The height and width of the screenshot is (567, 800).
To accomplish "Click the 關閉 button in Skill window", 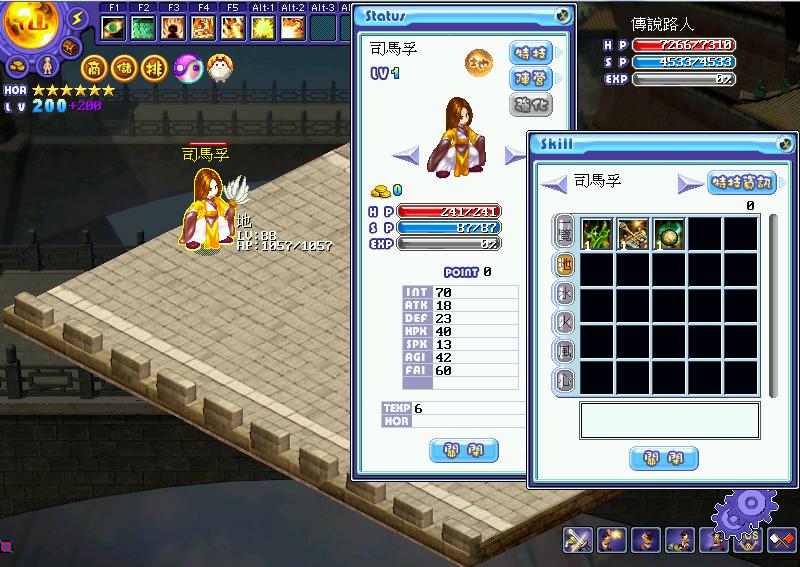I will [x=663, y=458].
